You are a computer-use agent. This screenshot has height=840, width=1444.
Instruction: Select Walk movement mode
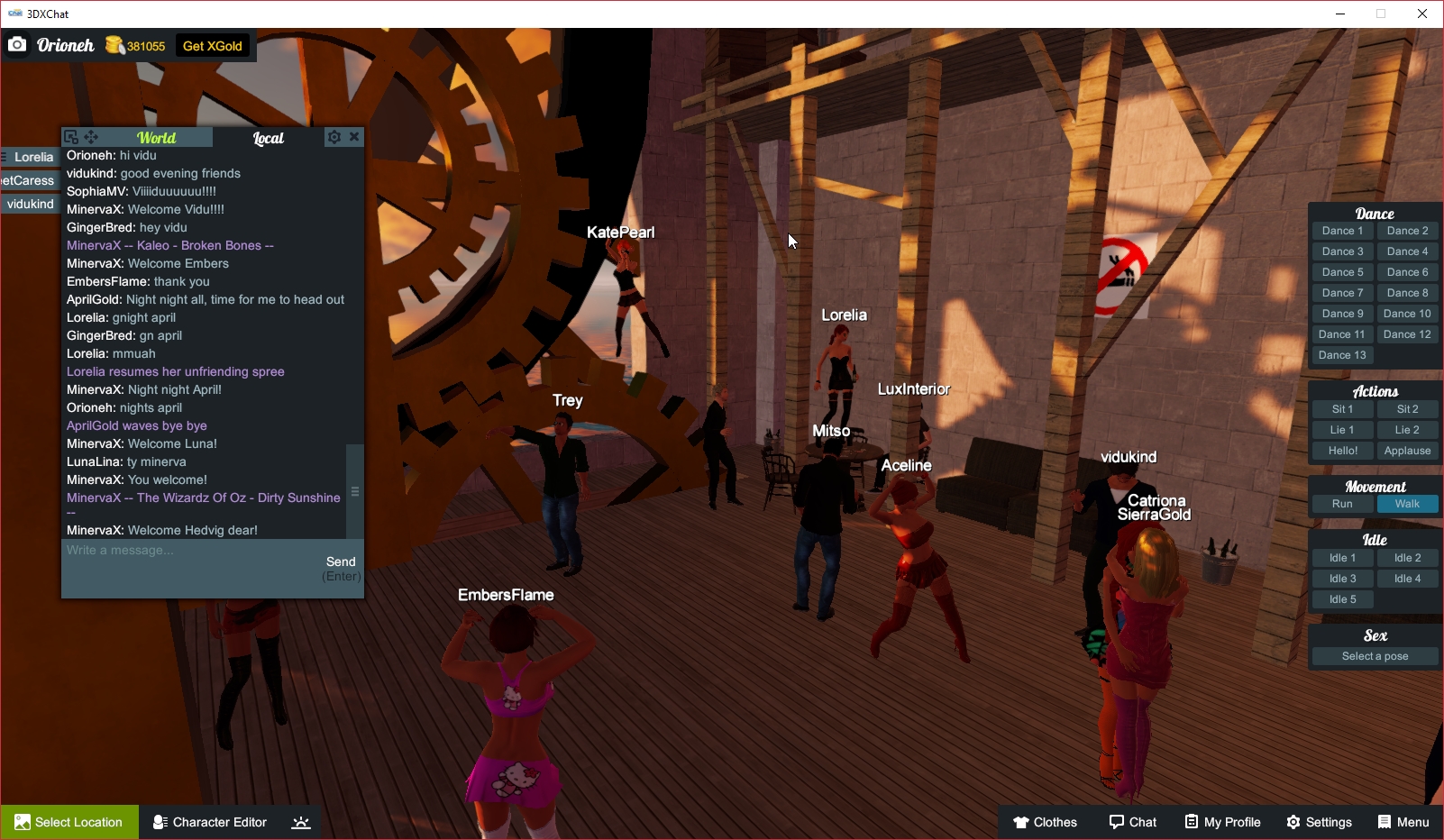(x=1406, y=504)
